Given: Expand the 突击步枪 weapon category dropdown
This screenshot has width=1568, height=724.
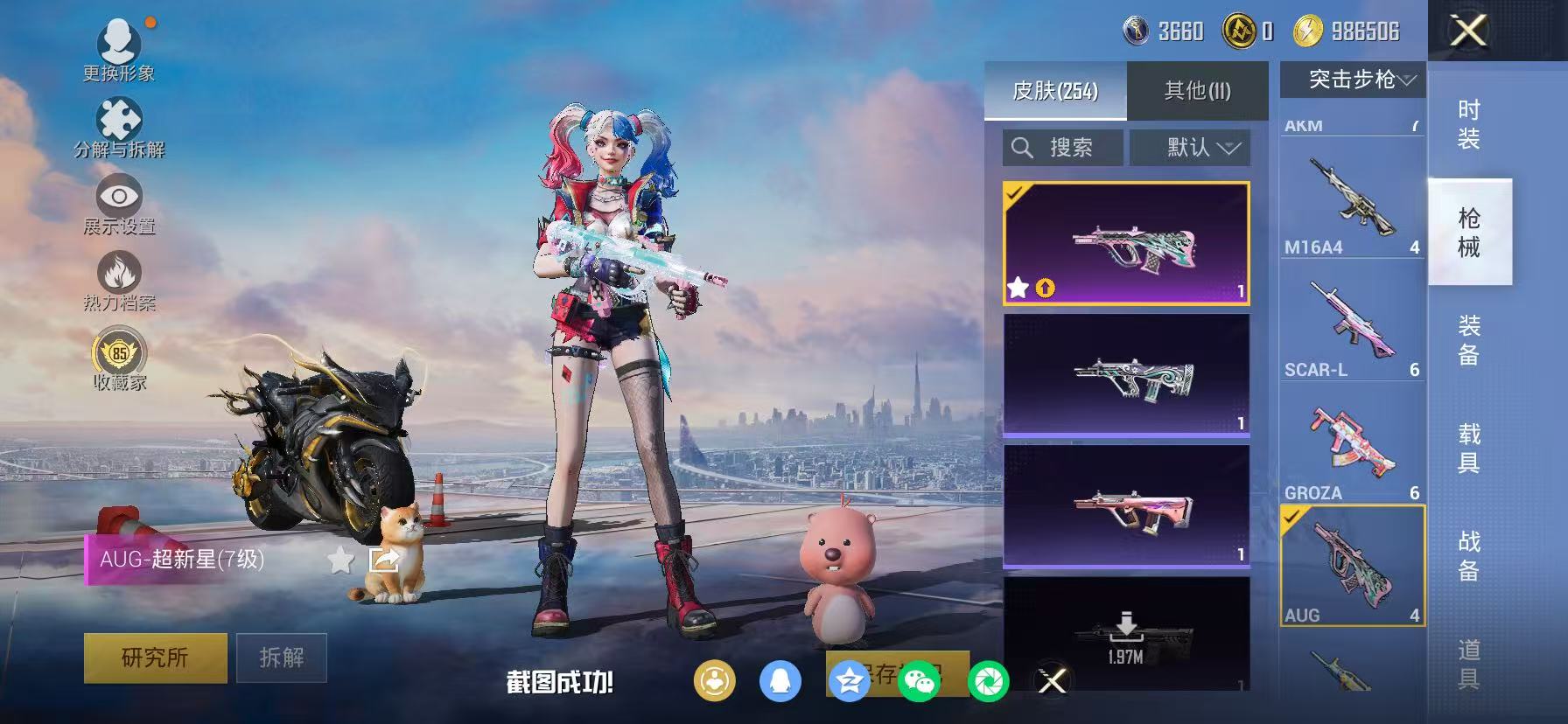Looking at the screenshot, I should click(1352, 79).
